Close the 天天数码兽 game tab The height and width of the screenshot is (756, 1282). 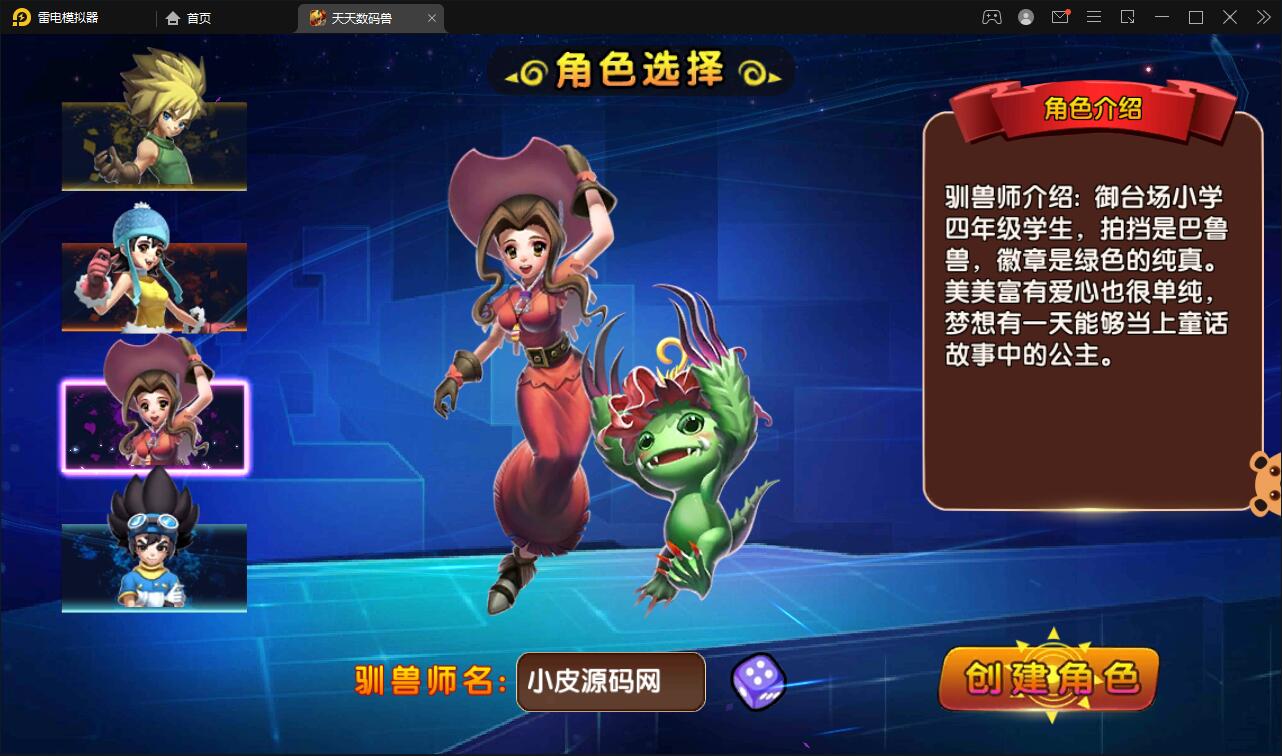tap(431, 18)
